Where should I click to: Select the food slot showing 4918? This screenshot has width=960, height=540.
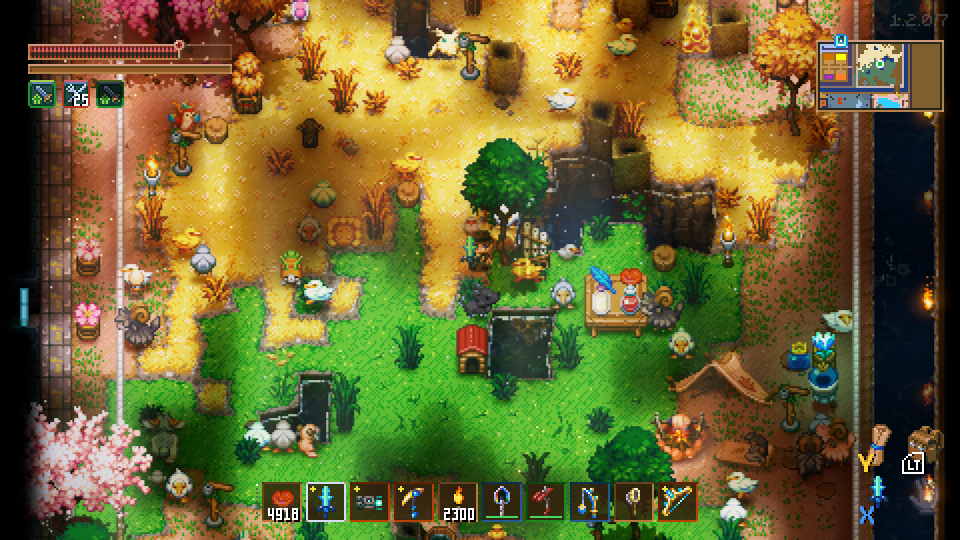tap(282, 501)
